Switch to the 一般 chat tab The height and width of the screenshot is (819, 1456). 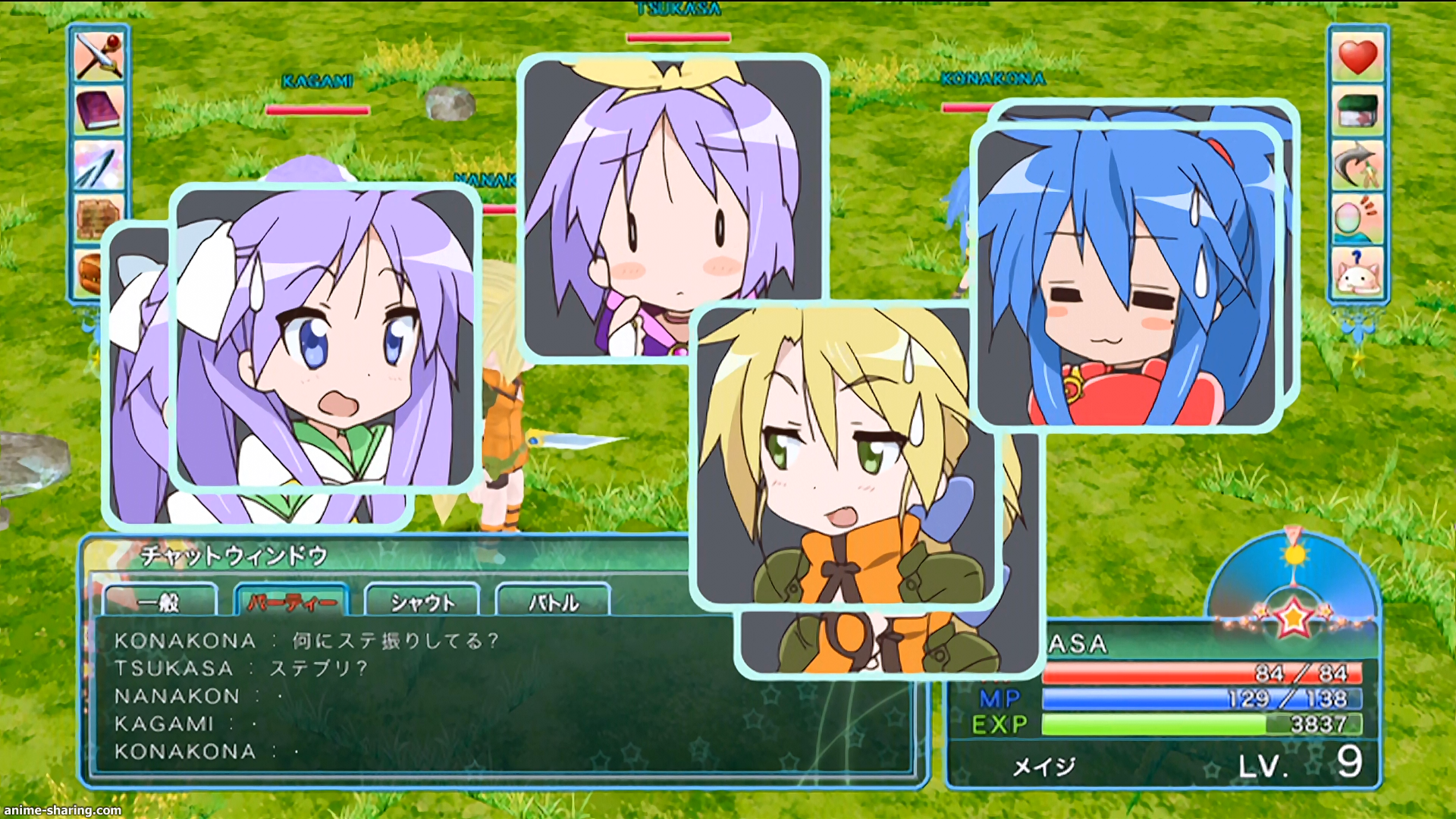click(160, 602)
